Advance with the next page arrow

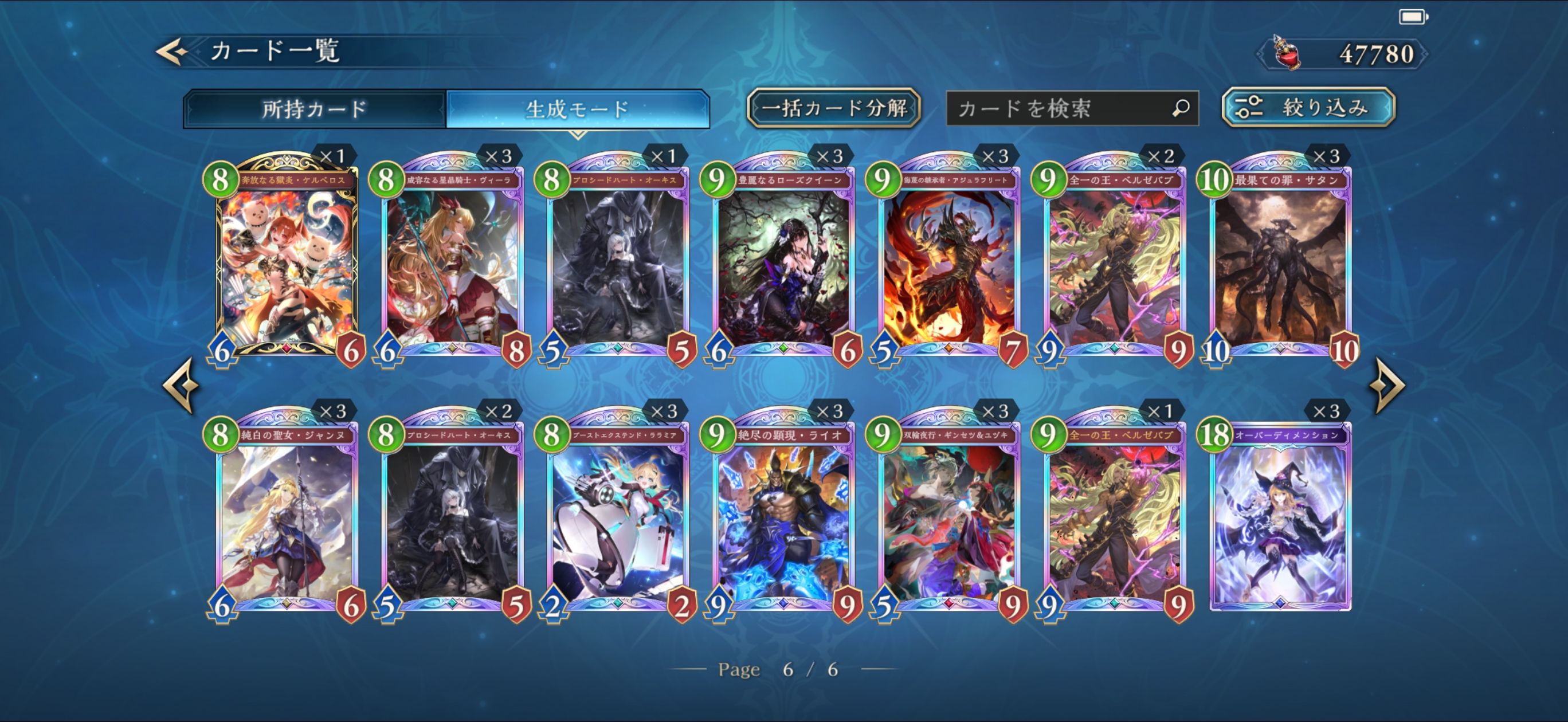1387,384
